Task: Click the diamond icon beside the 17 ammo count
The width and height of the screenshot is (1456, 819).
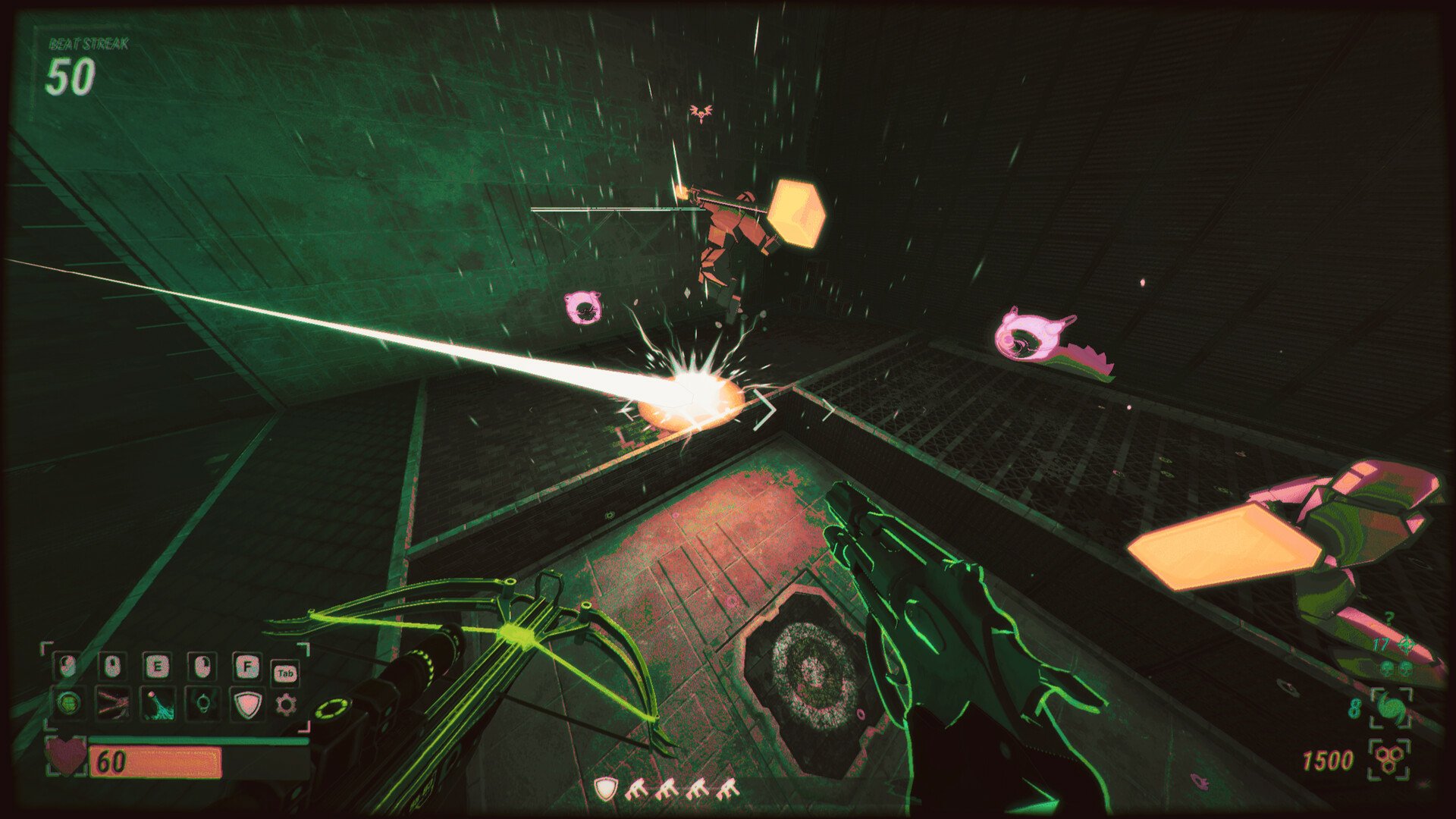Action: pyautogui.click(x=1406, y=644)
